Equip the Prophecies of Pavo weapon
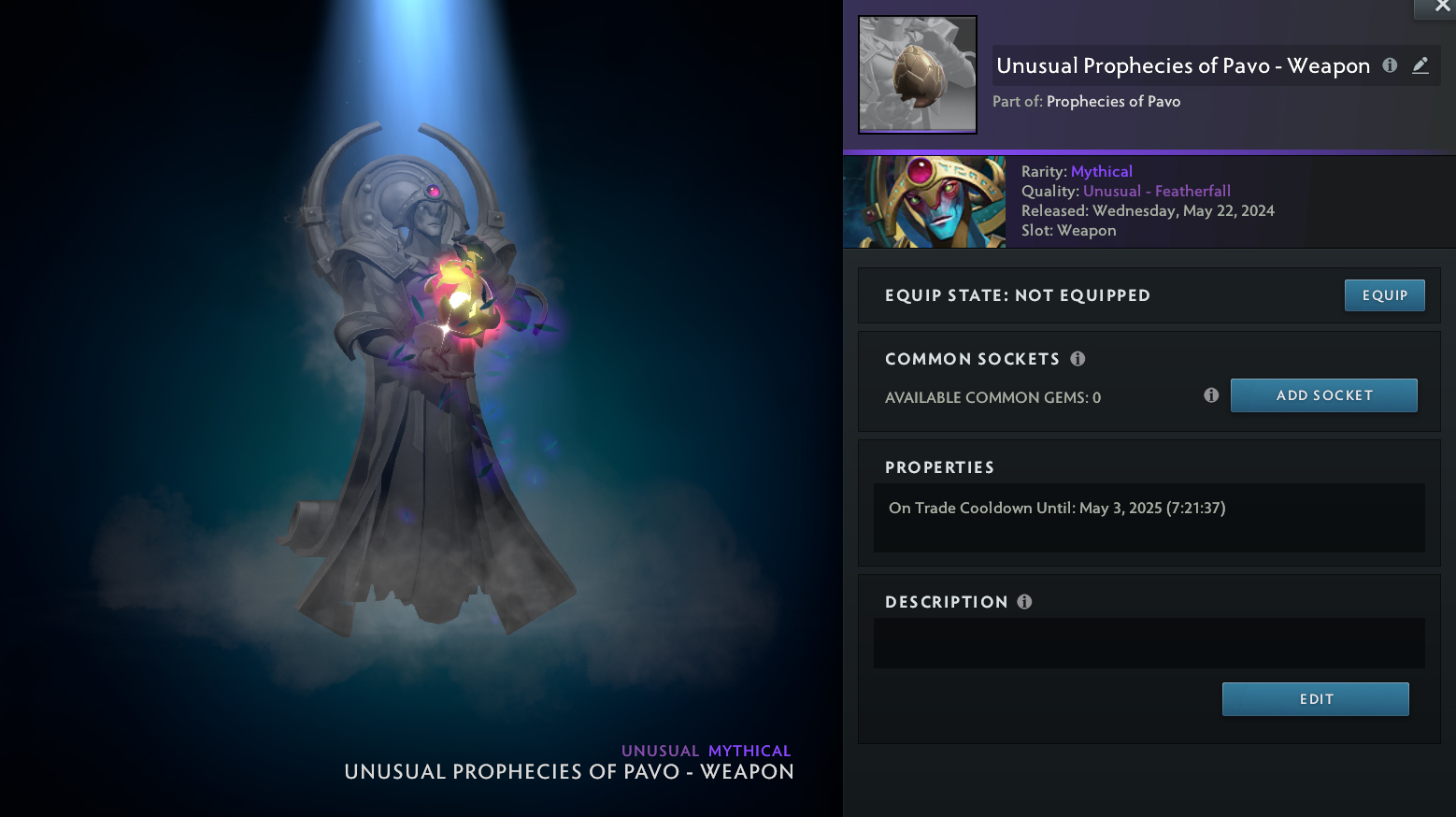Image resolution: width=1456 pixels, height=817 pixels. 1384,295
